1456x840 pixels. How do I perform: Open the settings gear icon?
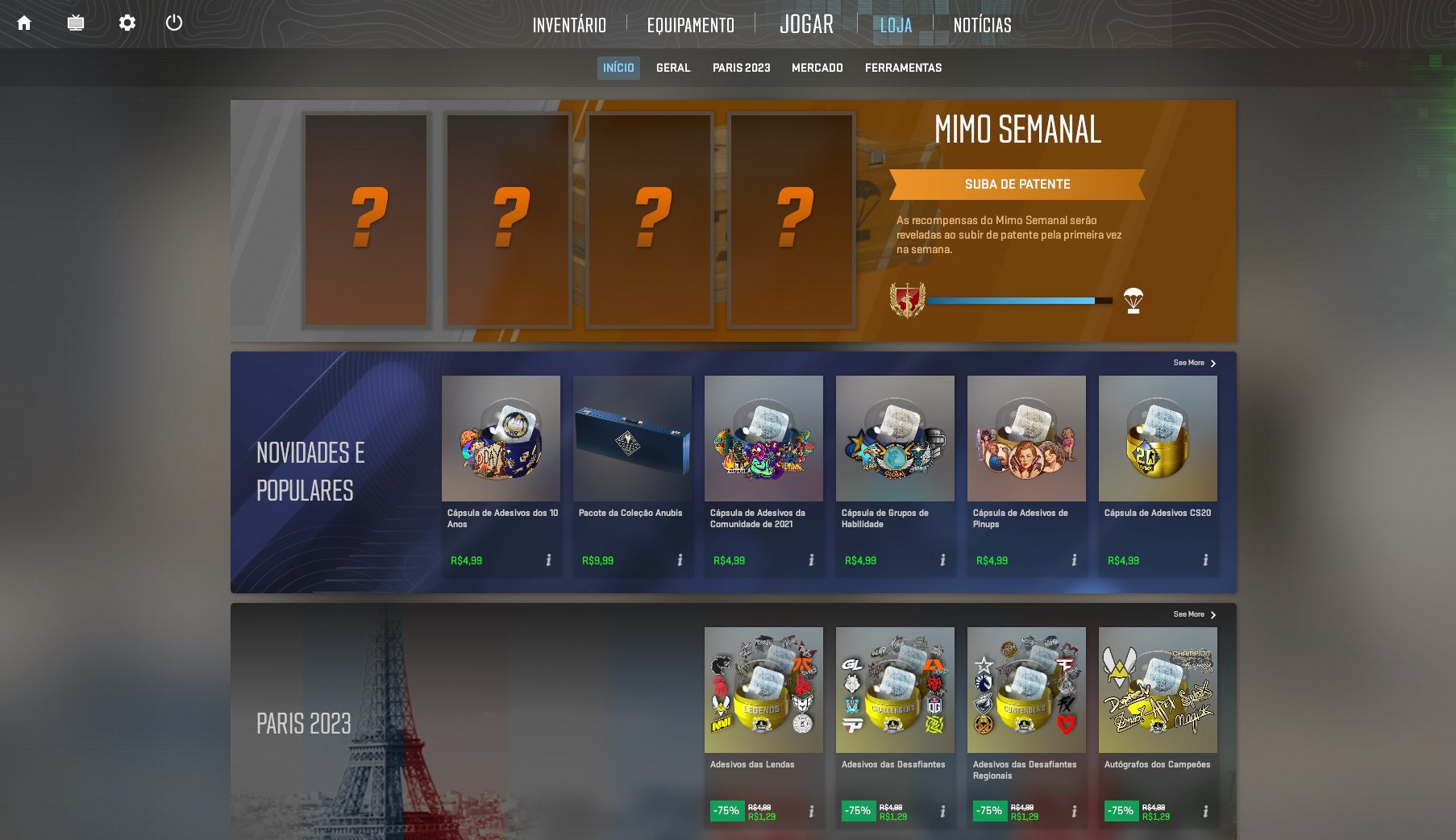[127, 23]
